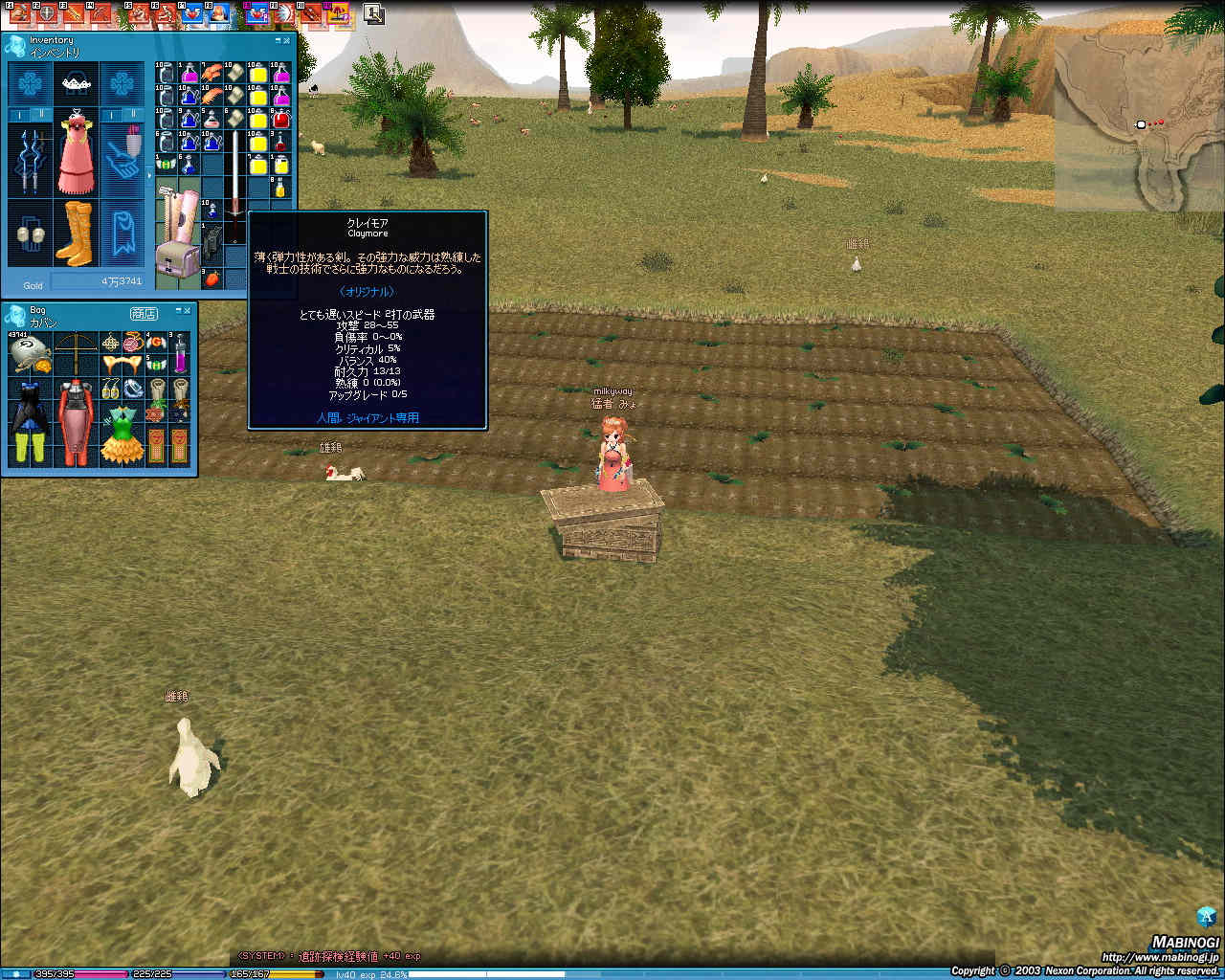Close the Inventory window

point(287,41)
